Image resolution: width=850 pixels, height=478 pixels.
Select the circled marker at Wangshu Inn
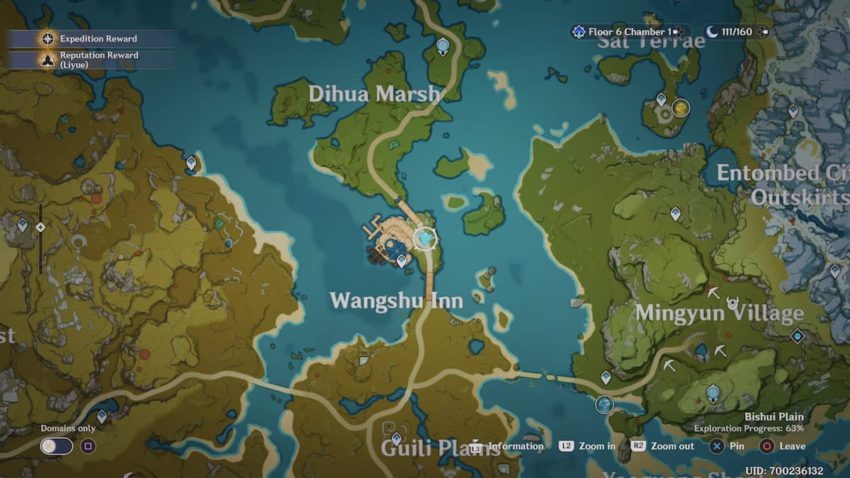coord(426,237)
